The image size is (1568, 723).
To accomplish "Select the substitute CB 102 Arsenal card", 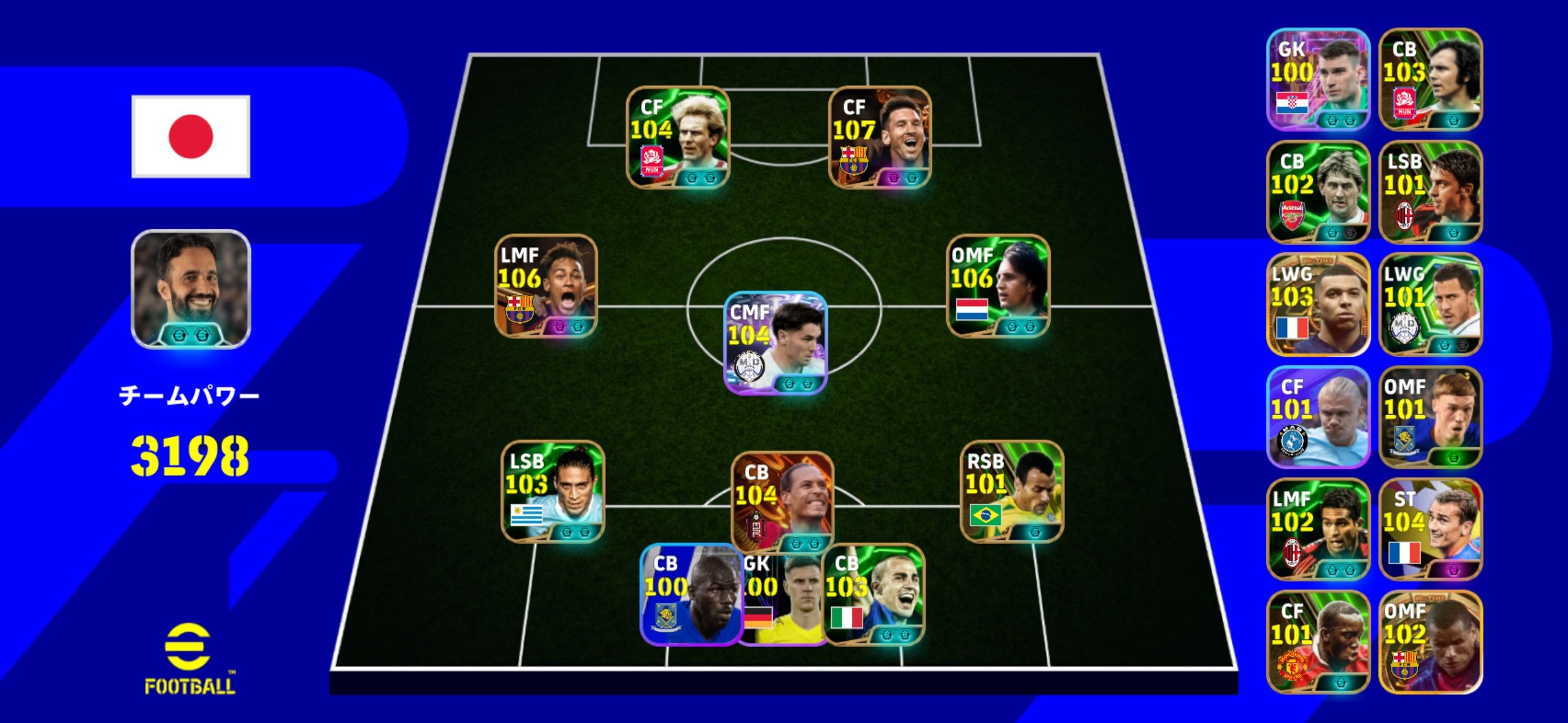I will (x=1318, y=192).
